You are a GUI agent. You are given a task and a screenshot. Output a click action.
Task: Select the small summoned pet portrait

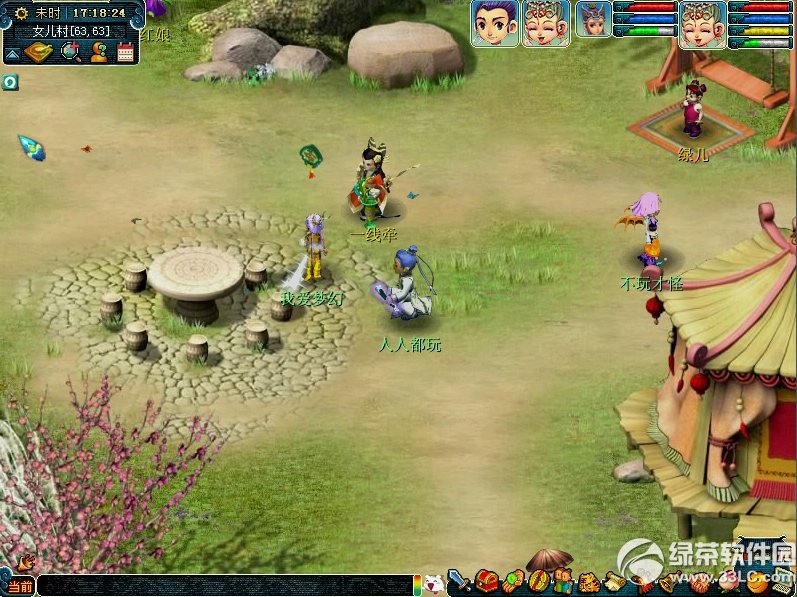[x=593, y=20]
